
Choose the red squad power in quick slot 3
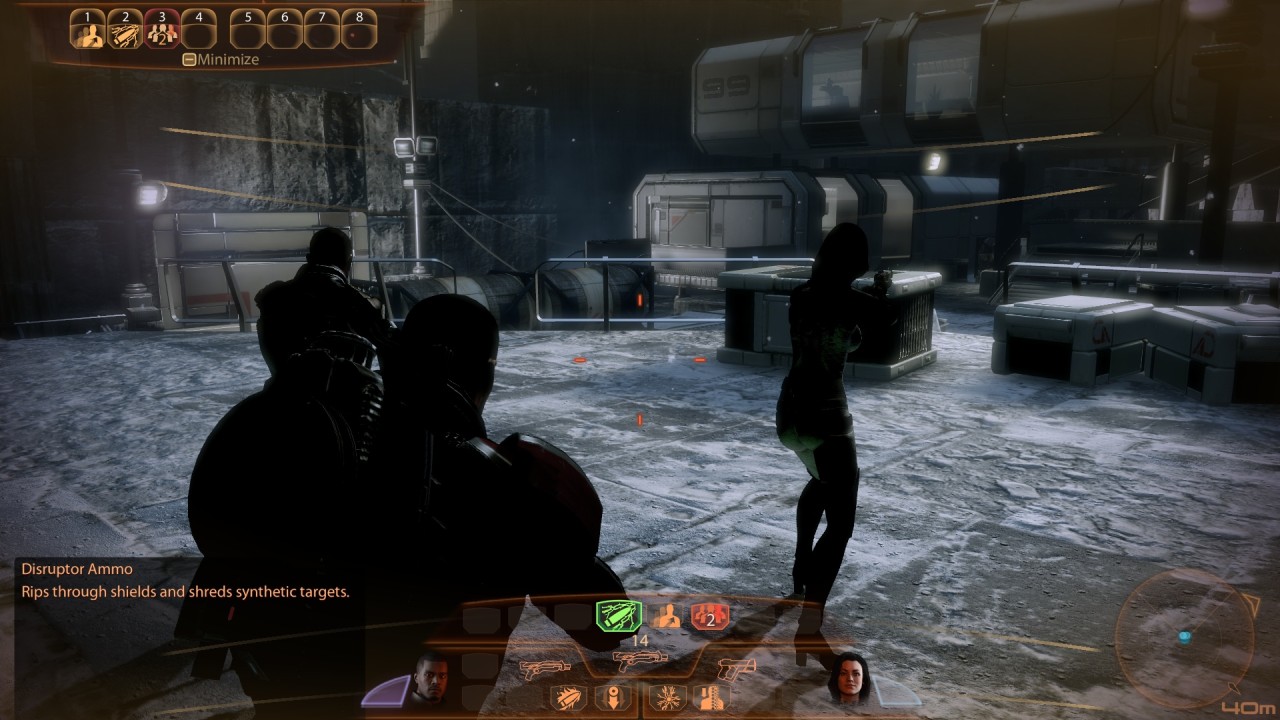pyautogui.click(x=161, y=32)
